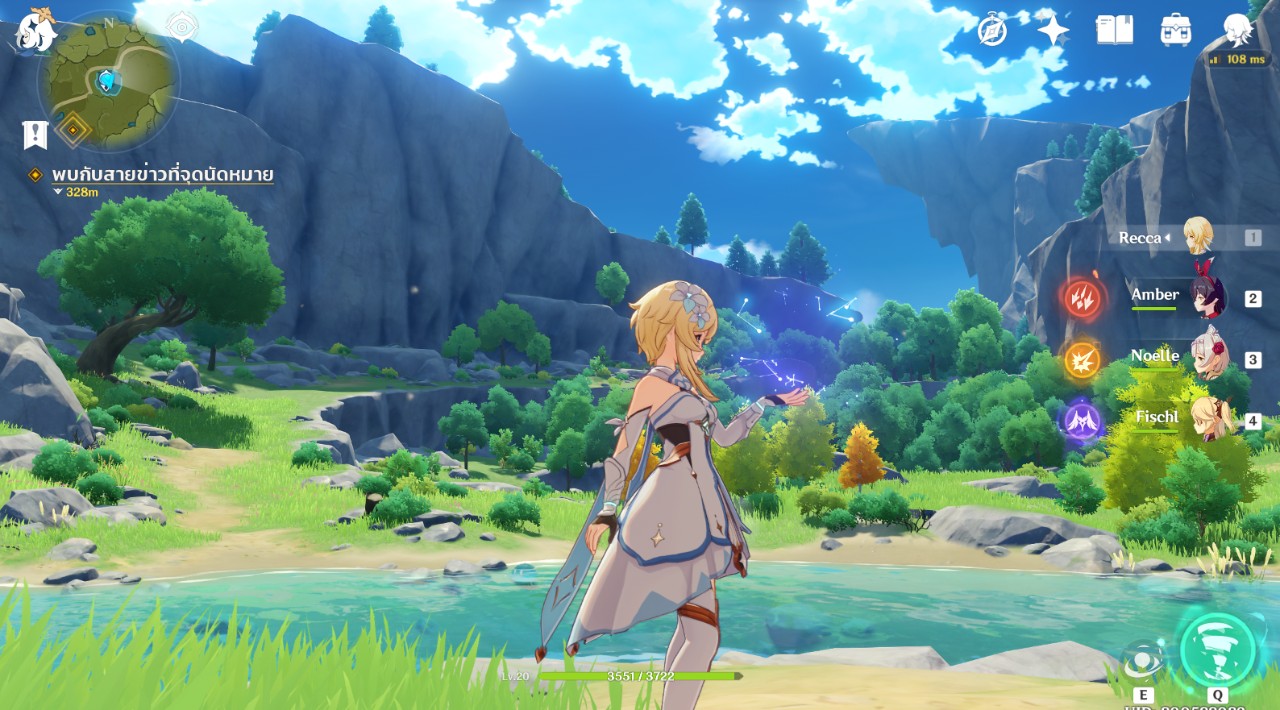The width and height of the screenshot is (1280, 710).
Task: Use the green Anemo elemental burst
Action: click(1217, 650)
